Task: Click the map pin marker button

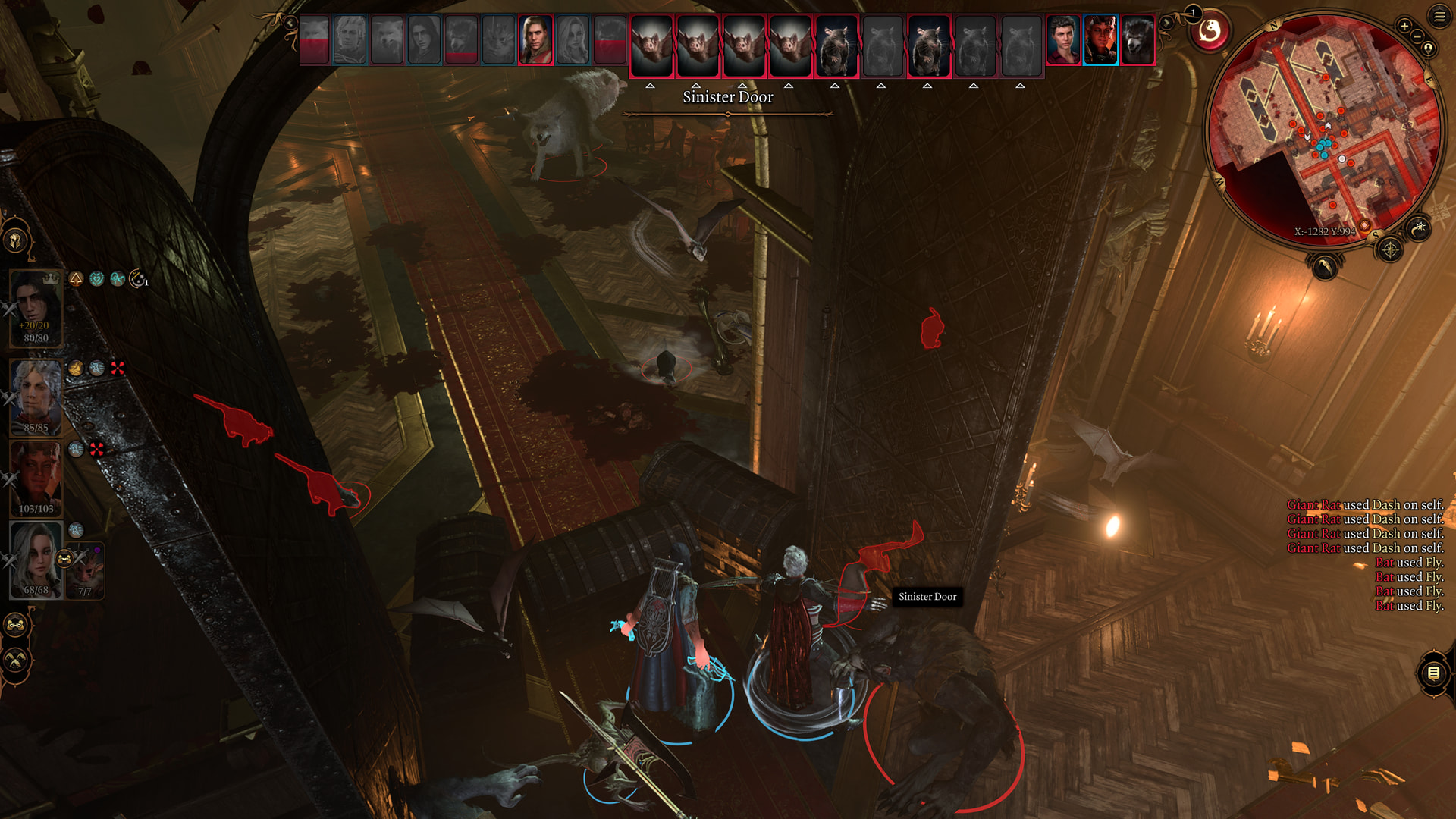Action: (x=1429, y=49)
